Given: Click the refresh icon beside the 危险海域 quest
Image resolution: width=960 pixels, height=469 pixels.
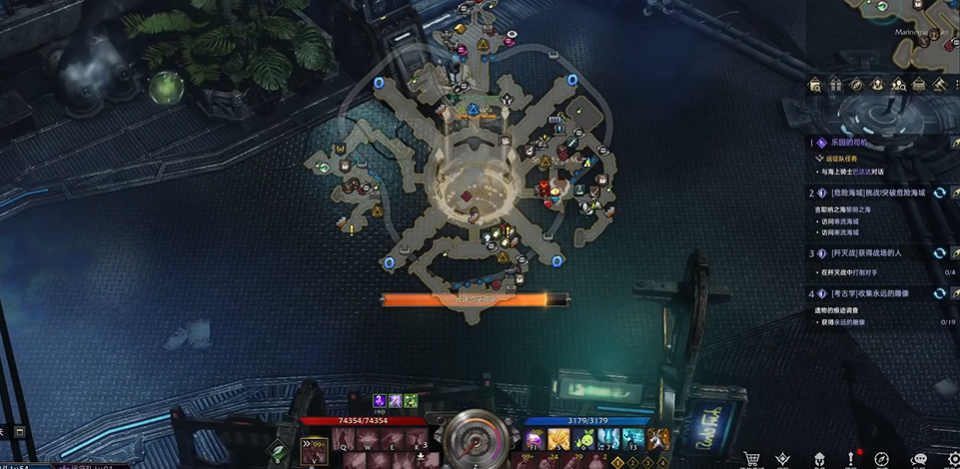Looking at the screenshot, I should point(940,192).
